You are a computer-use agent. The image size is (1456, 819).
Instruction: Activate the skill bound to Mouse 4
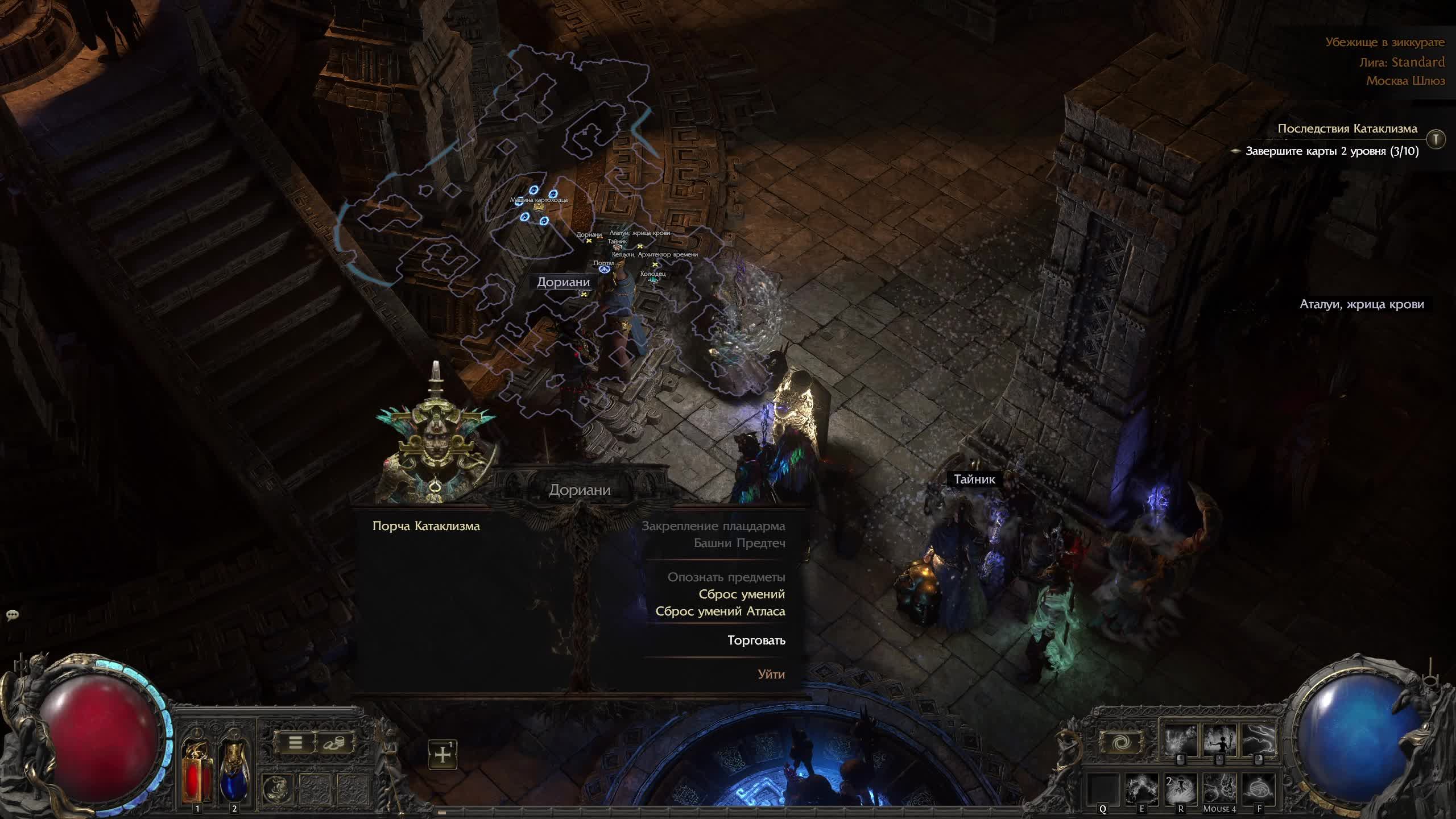(1219, 788)
